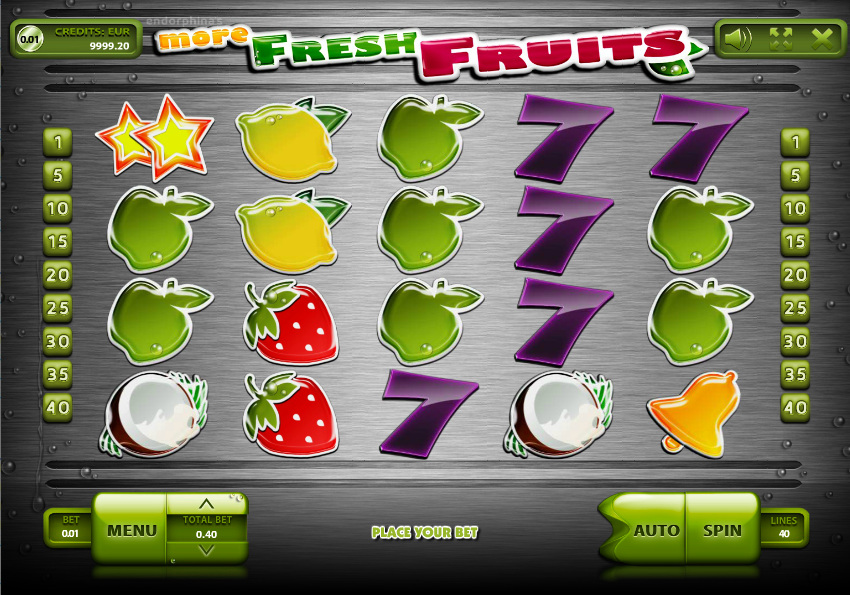
Task: Change the BET 0.01 coin value
Action: click(x=69, y=528)
